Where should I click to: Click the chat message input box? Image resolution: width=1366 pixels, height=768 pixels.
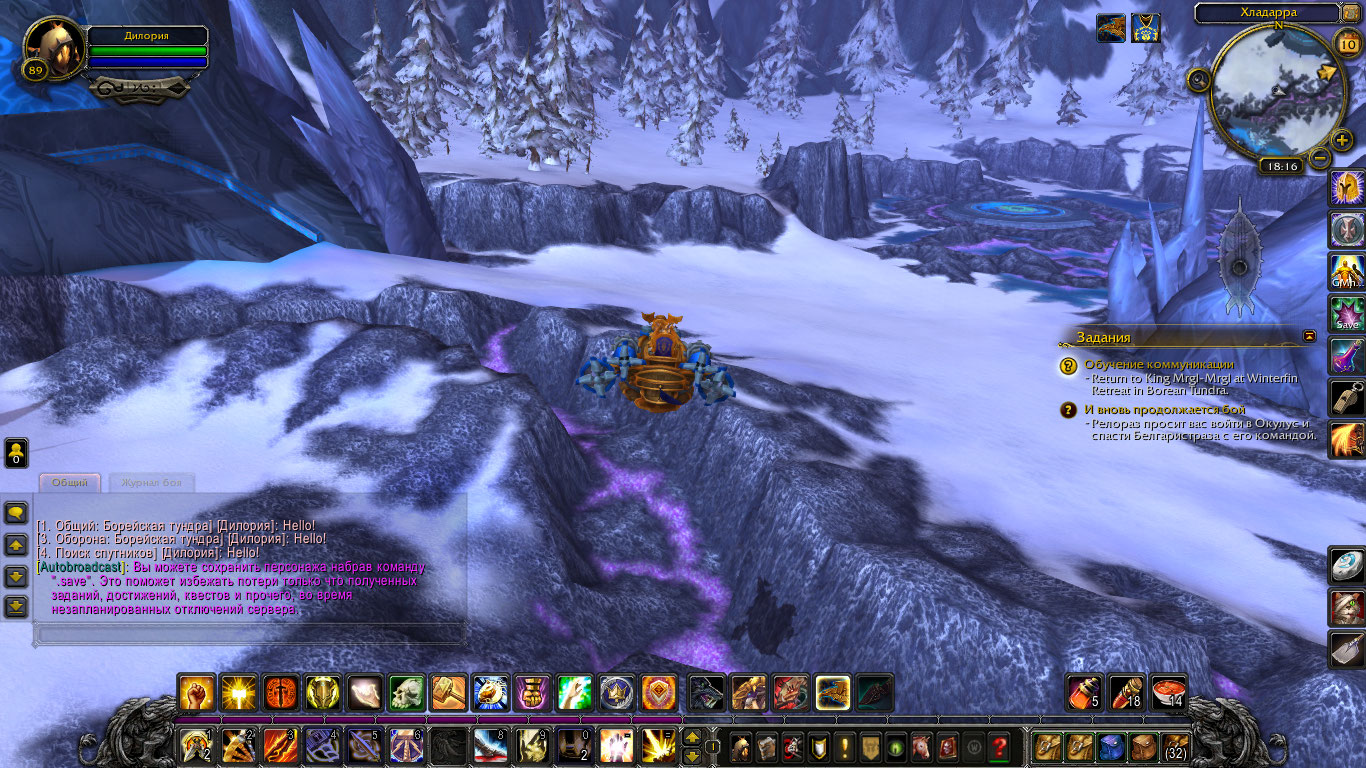tap(250, 634)
